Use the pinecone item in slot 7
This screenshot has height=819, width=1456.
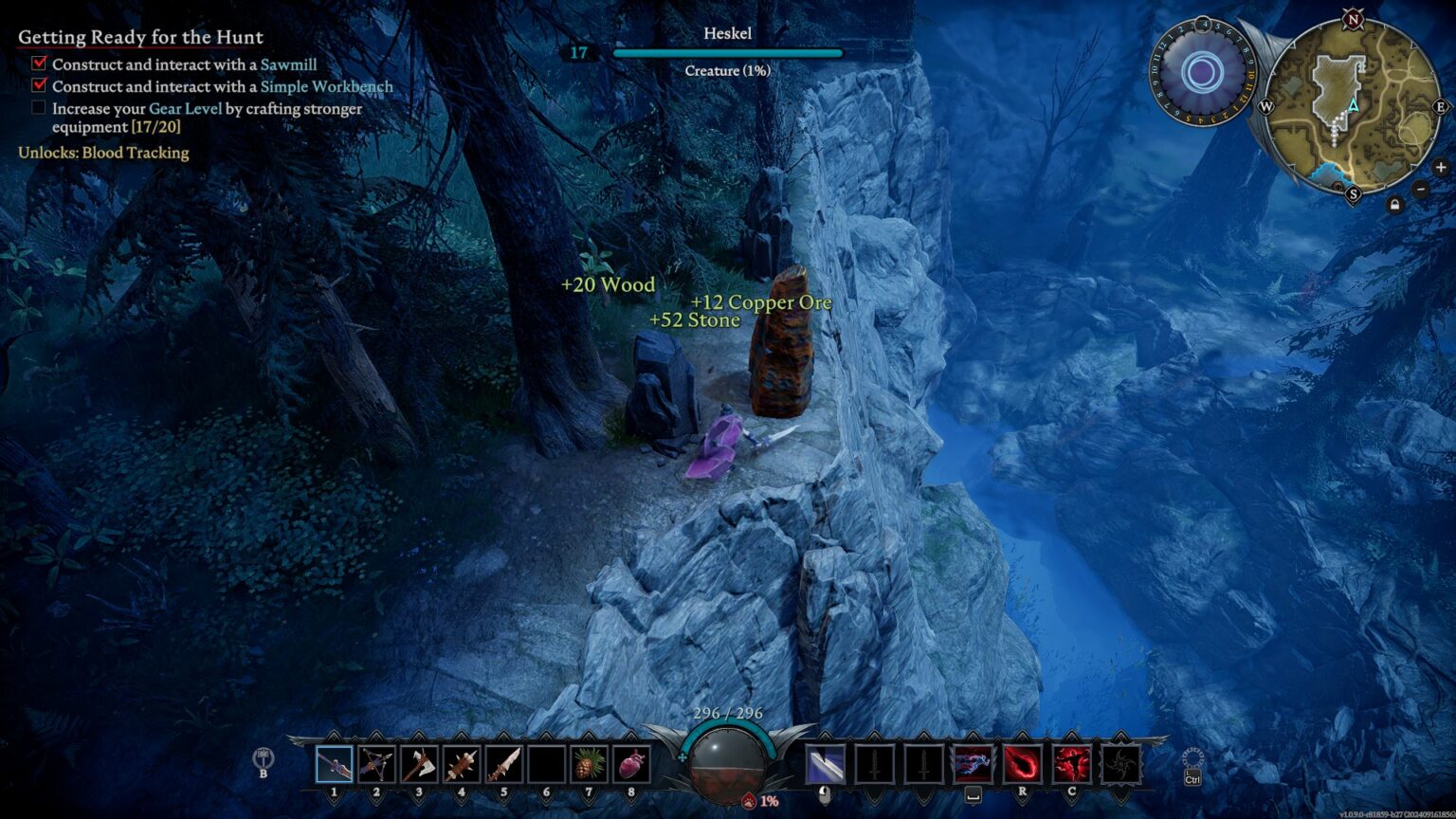pos(588,764)
